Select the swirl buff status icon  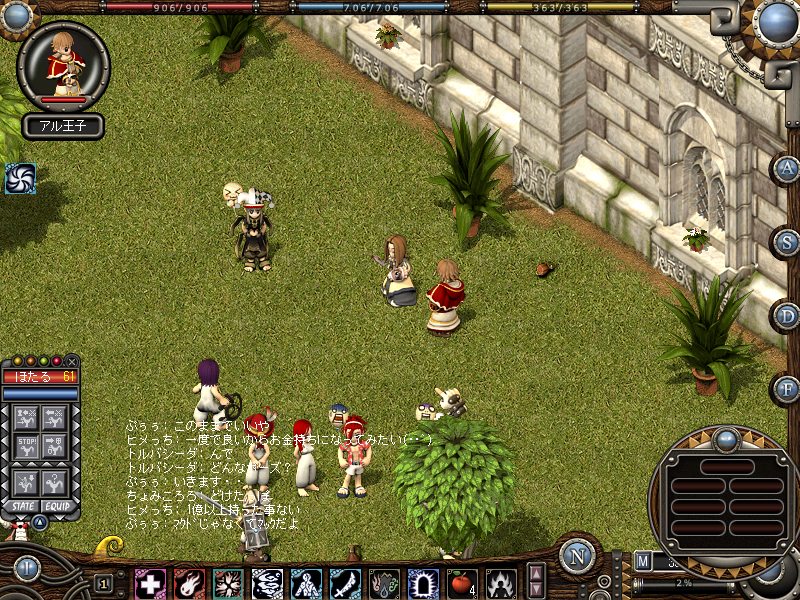20,178
